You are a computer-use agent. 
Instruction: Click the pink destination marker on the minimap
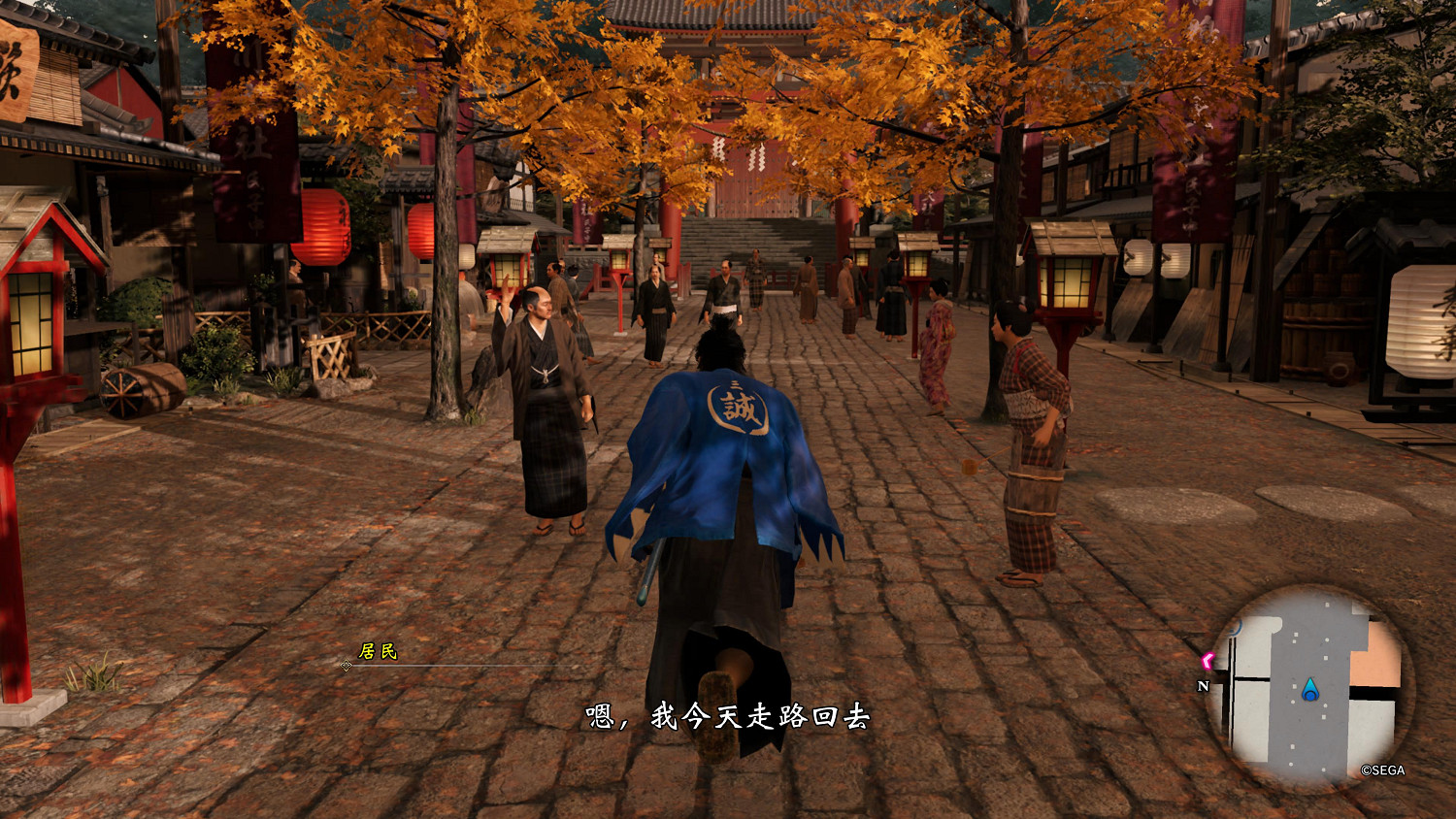[1208, 660]
